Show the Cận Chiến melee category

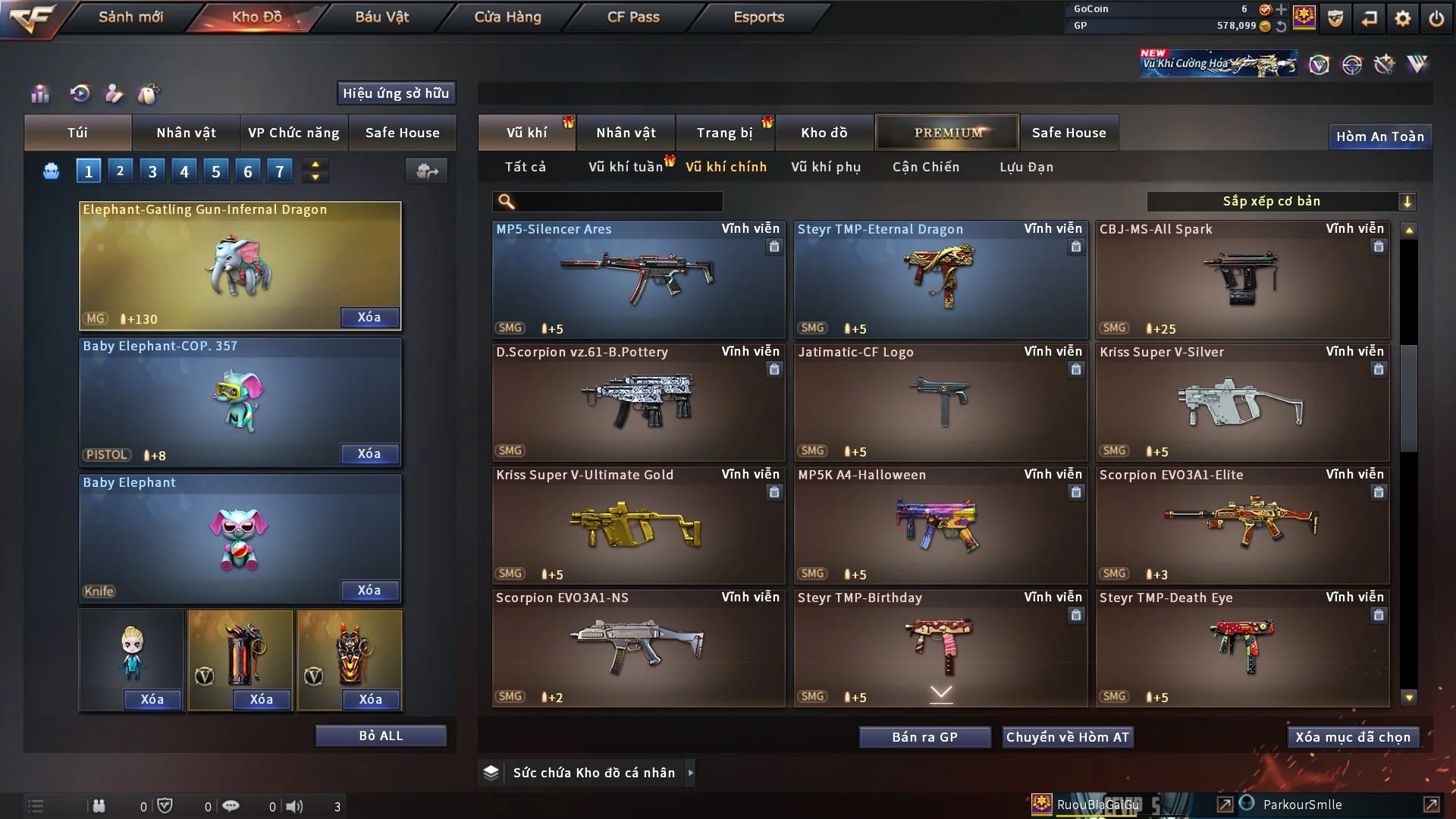(926, 167)
